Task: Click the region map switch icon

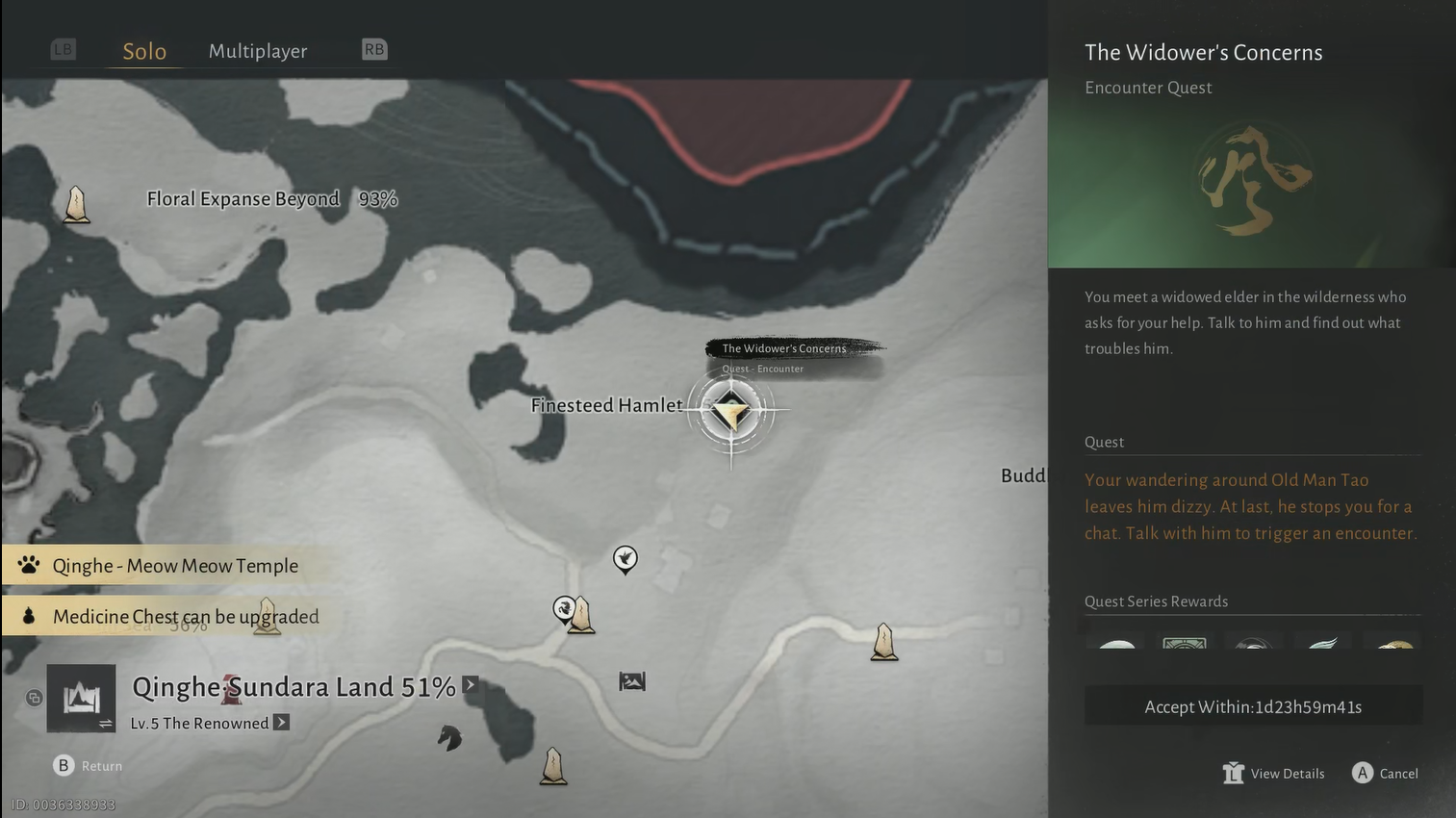Action: coord(82,698)
